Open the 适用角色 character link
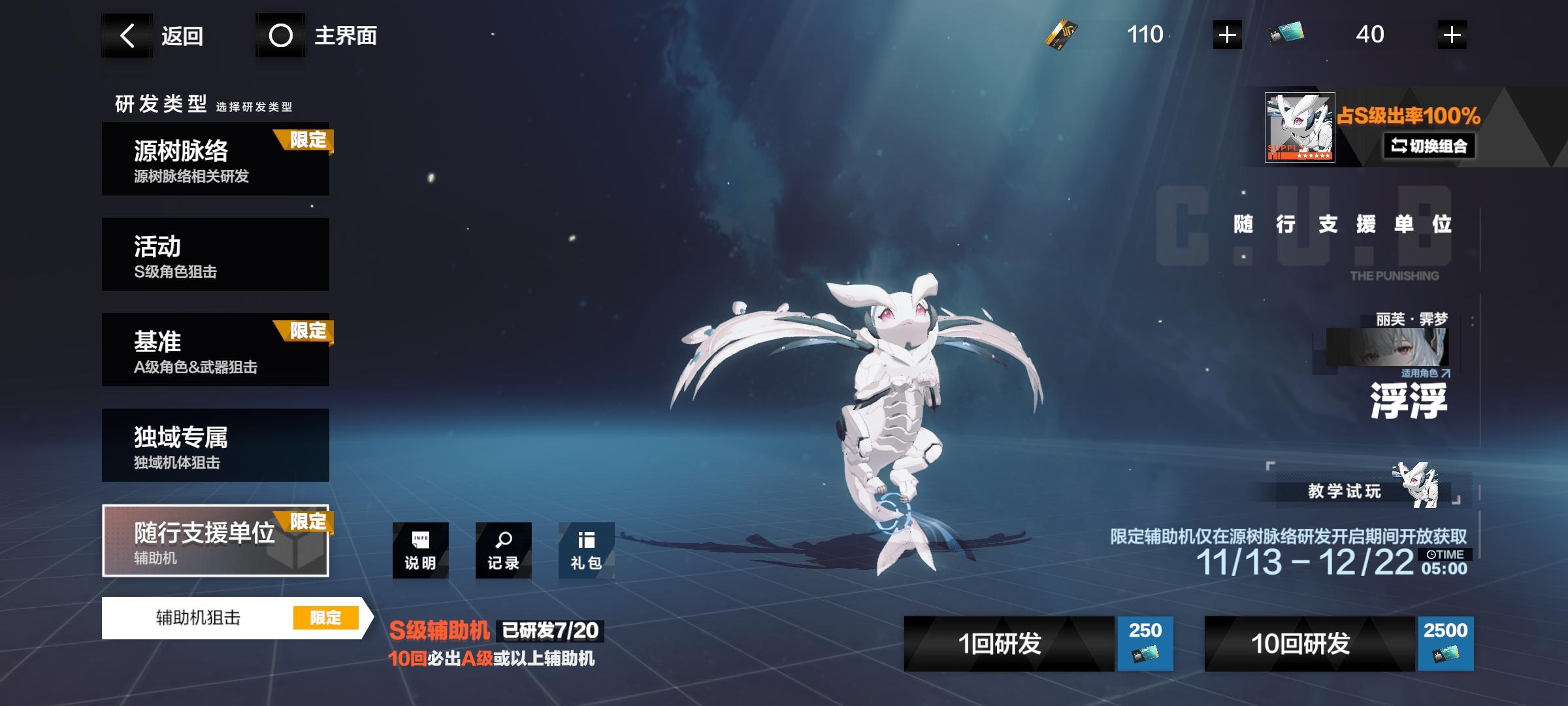 coord(1425,373)
